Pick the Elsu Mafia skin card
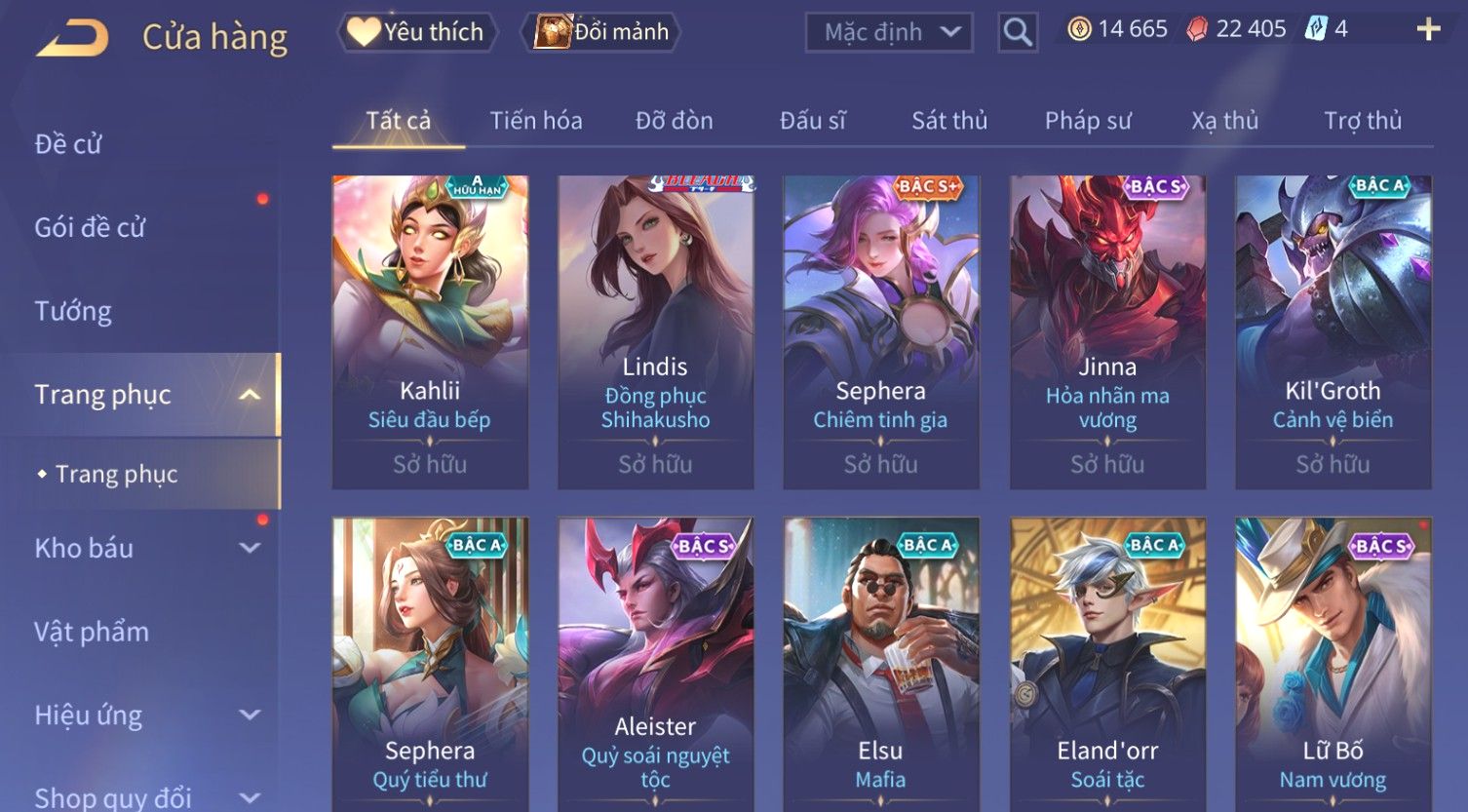Screen dimensions: 1468x812 pyautogui.click(x=880, y=663)
